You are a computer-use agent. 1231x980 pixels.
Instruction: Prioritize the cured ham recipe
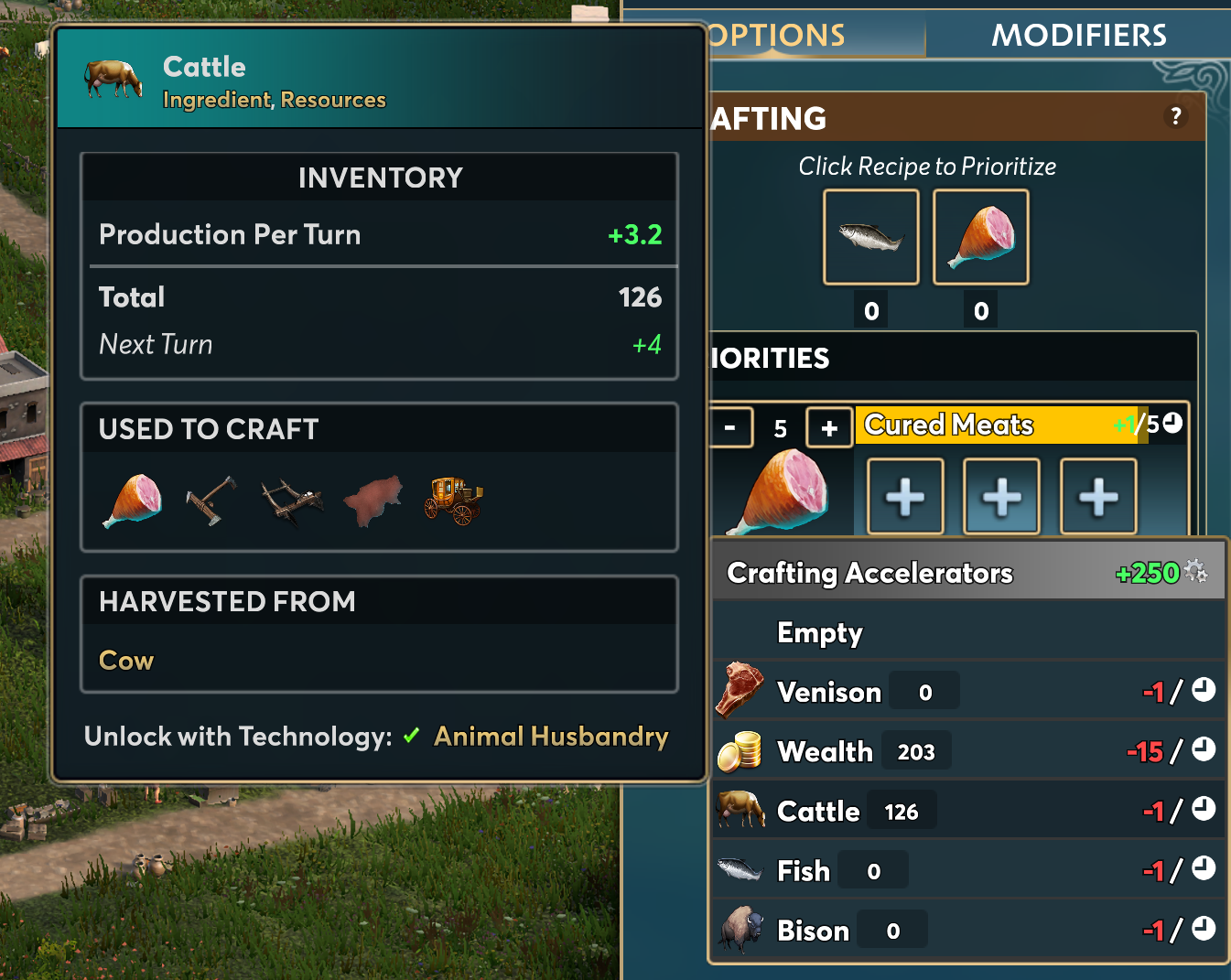click(980, 237)
